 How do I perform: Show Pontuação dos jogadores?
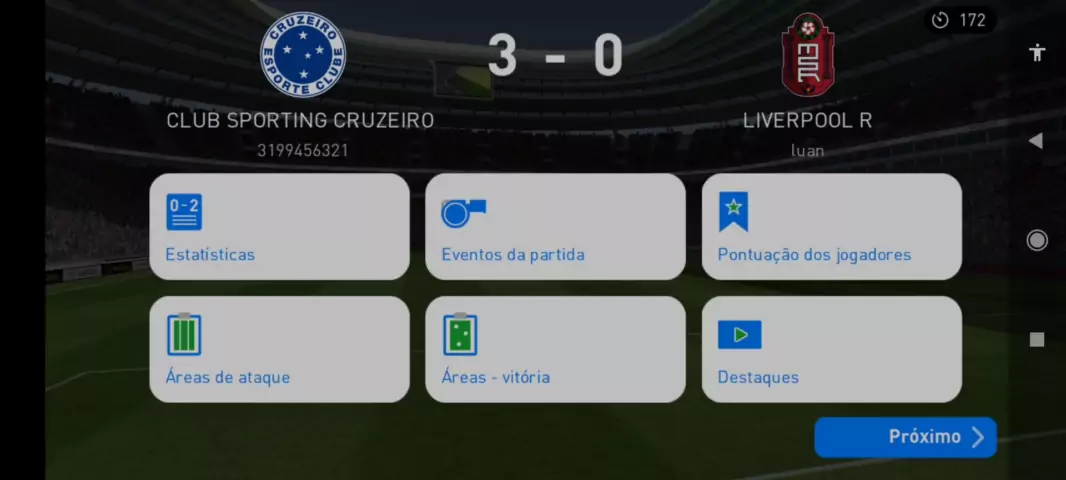tap(831, 227)
